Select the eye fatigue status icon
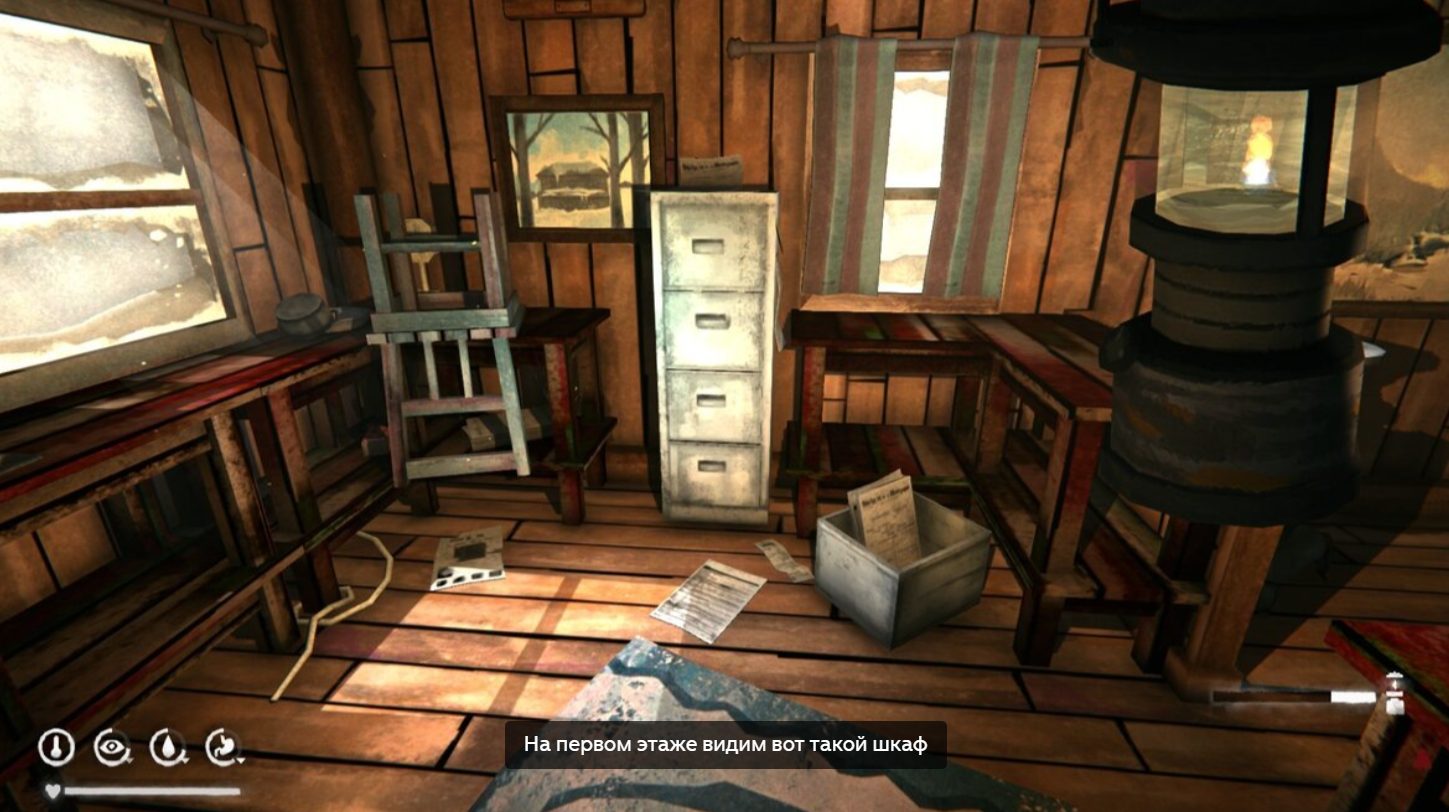This screenshot has width=1449, height=812. pos(111,746)
